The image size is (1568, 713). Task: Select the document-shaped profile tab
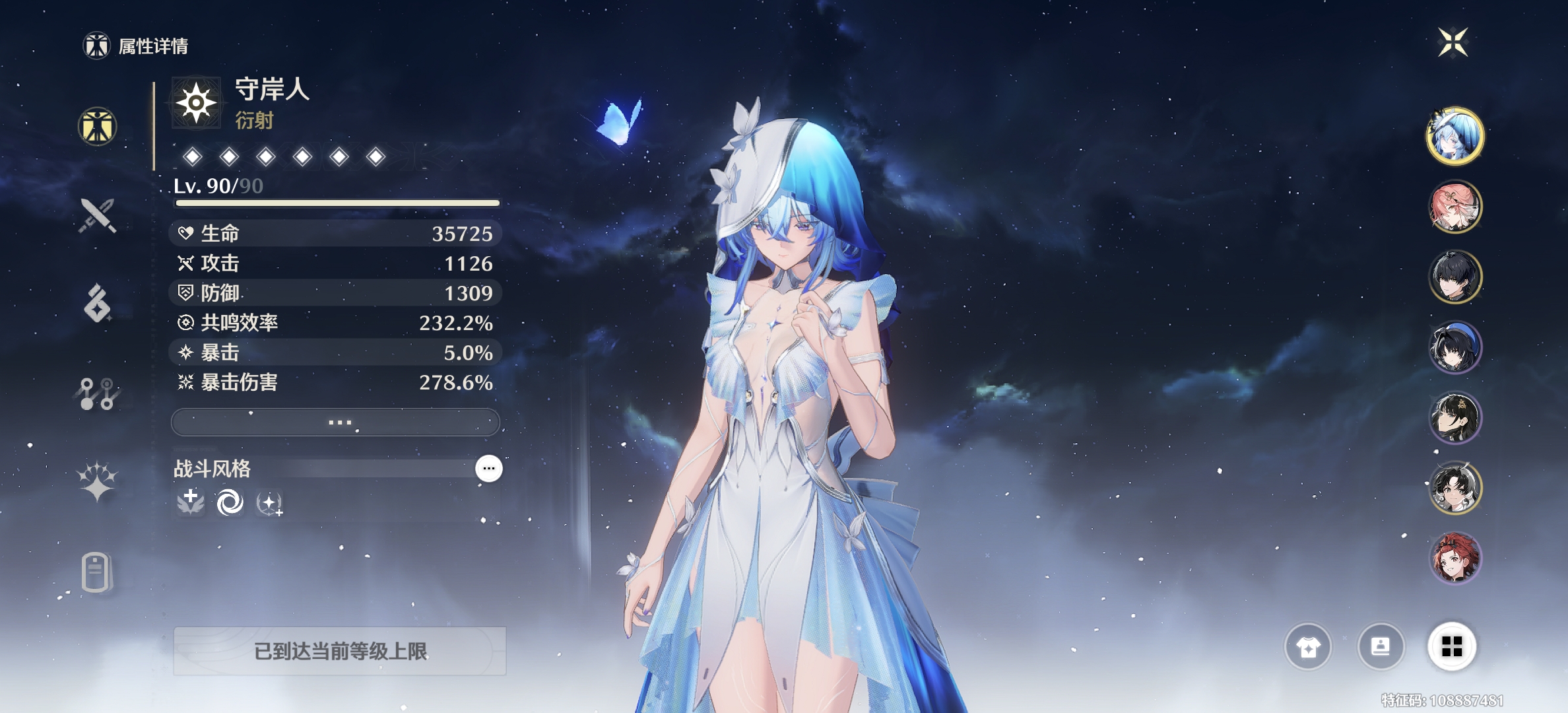96,572
